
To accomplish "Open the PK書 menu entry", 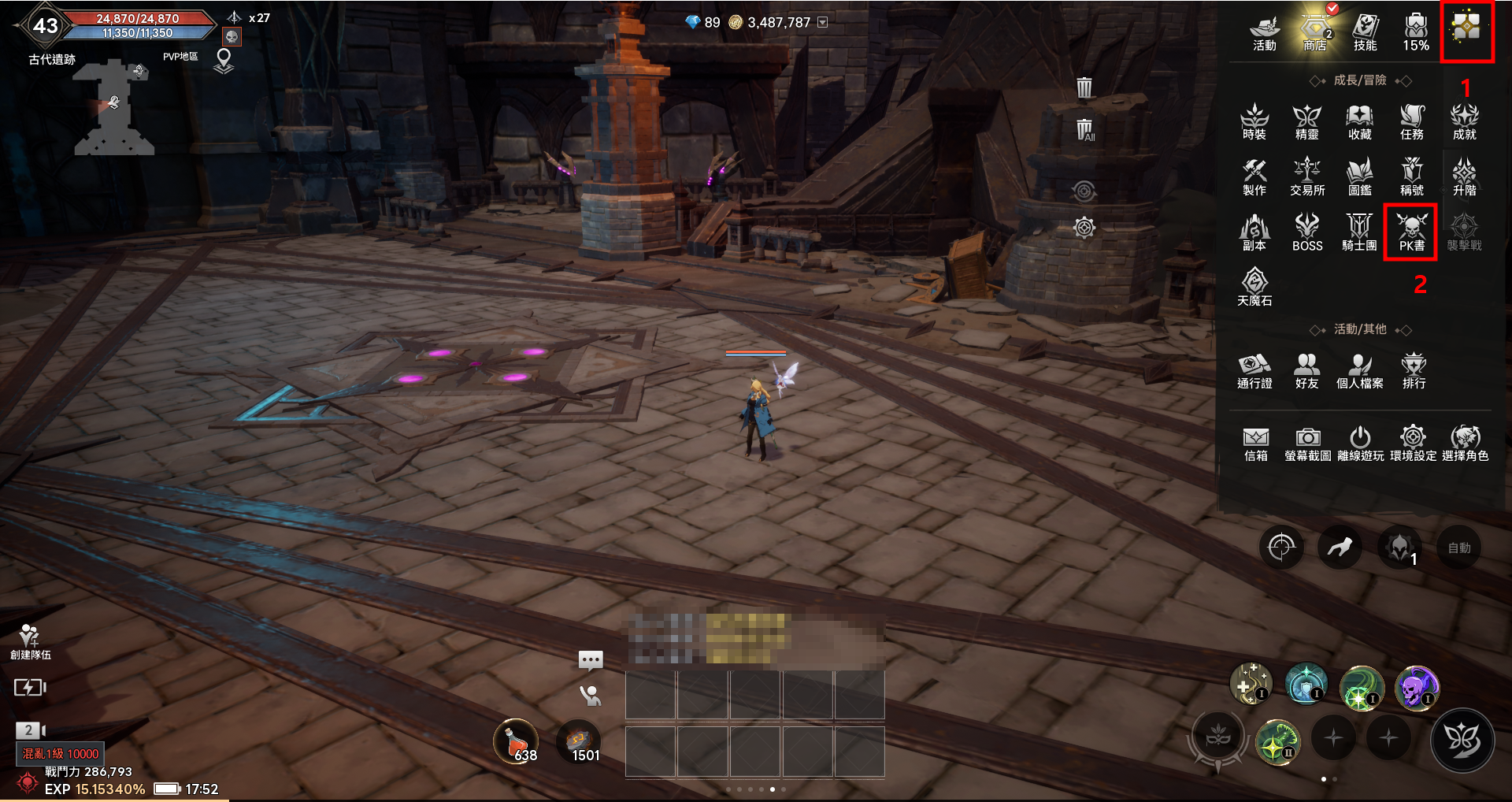I will (x=1411, y=232).
